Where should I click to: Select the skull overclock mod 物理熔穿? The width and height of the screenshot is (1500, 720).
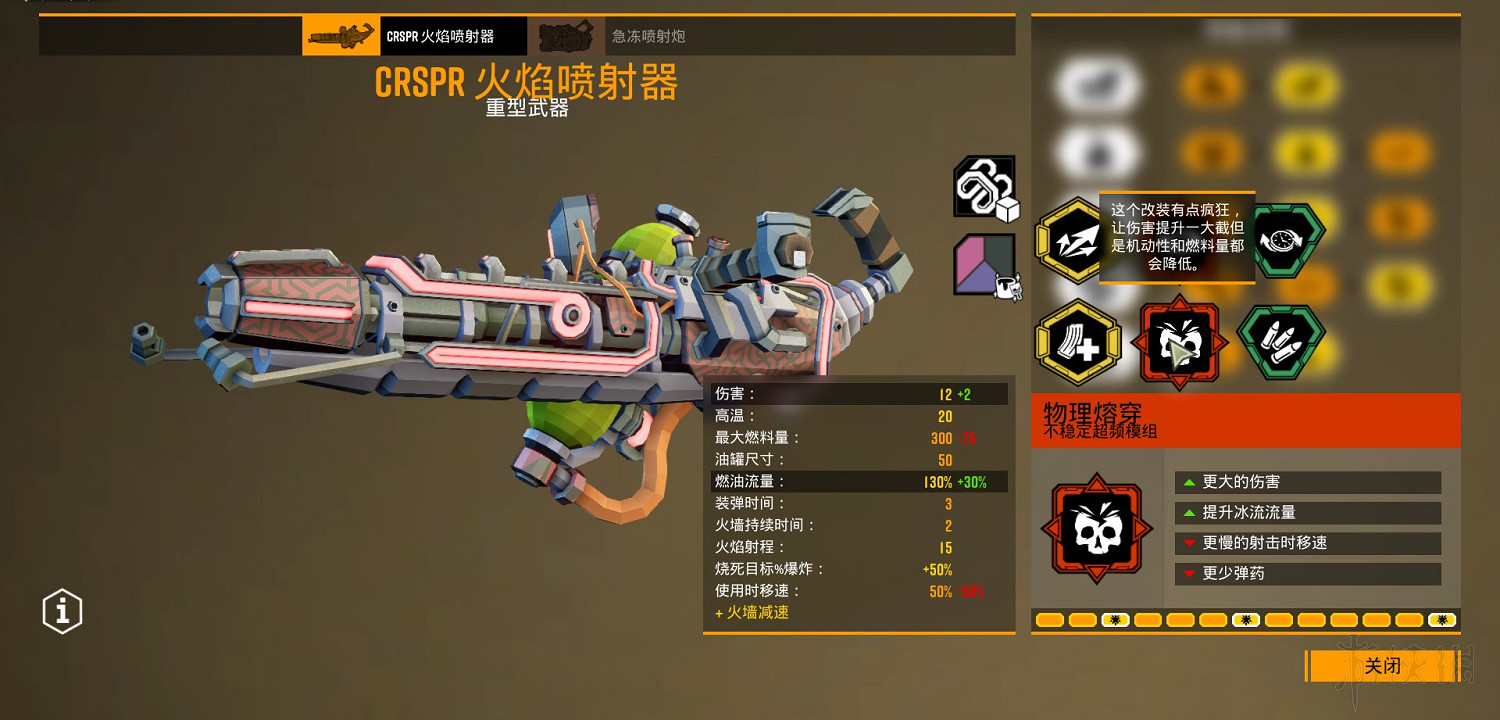click(1178, 342)
